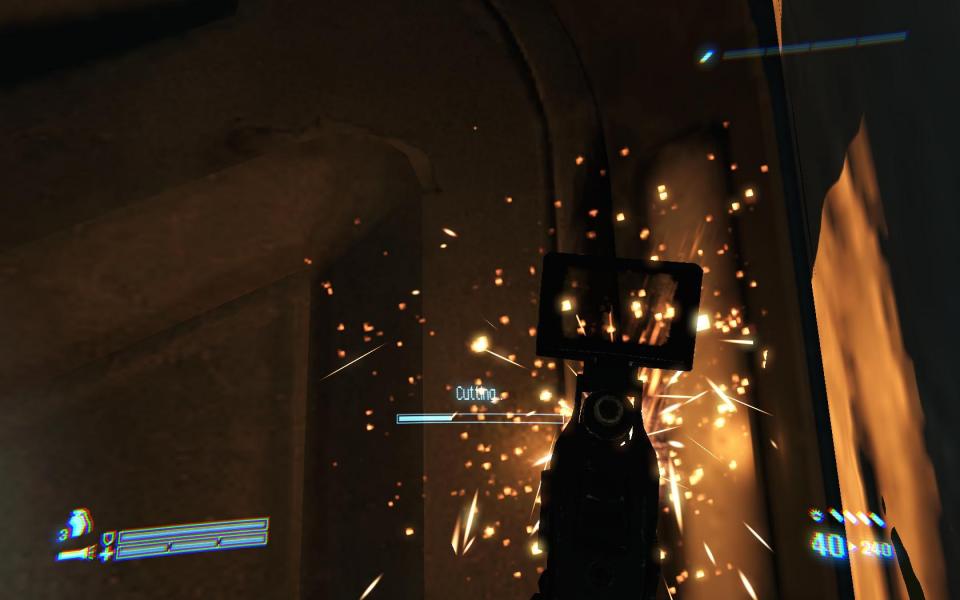Select the grenade burst ammo icon
960x600 pixels.
817,516
